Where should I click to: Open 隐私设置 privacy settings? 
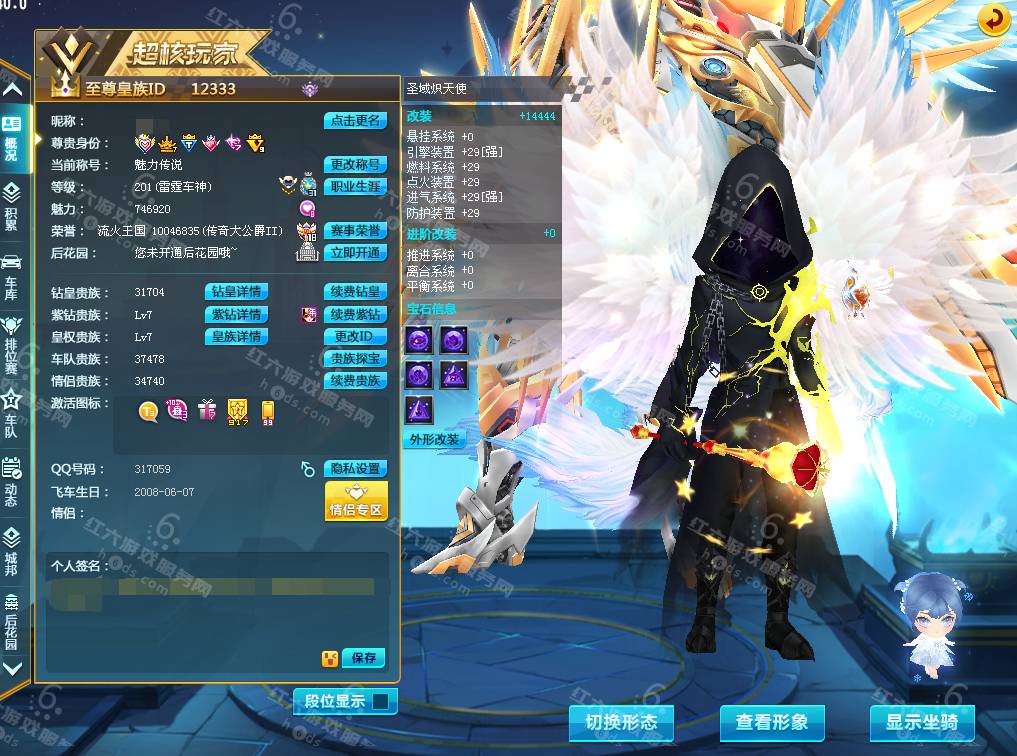pos(355,469)
